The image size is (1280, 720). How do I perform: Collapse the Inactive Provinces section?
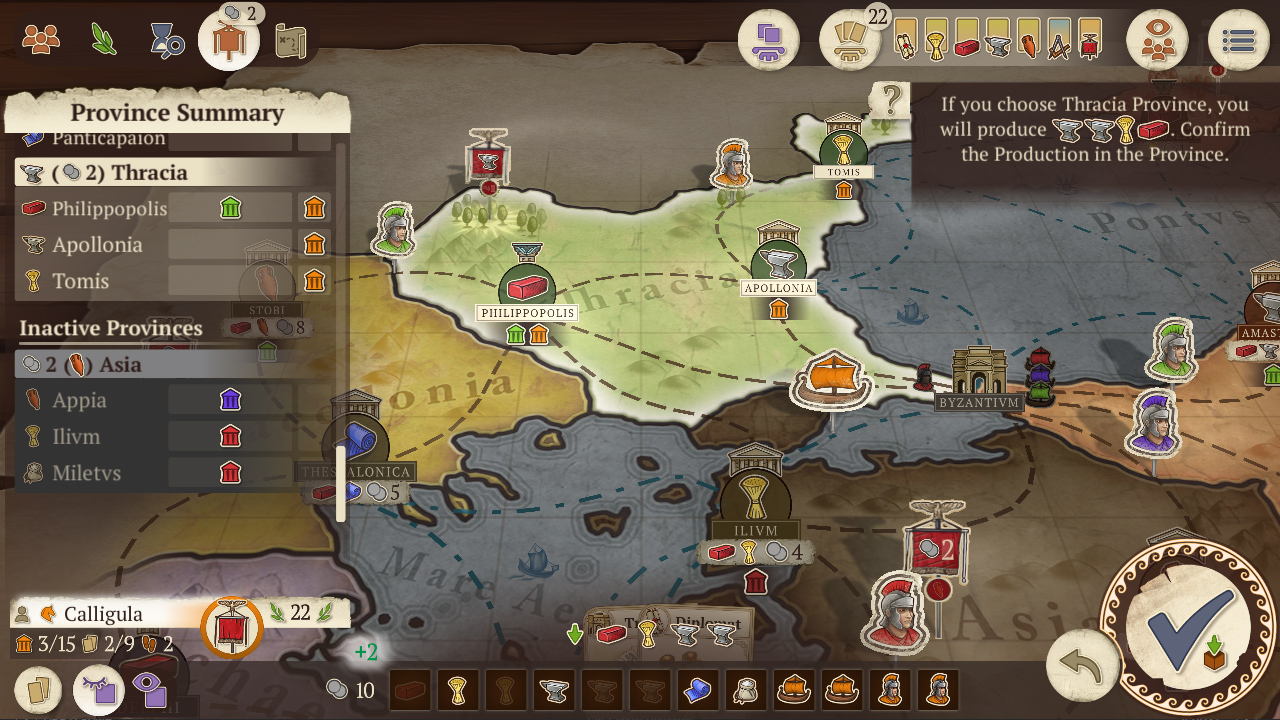click(110, 328)
